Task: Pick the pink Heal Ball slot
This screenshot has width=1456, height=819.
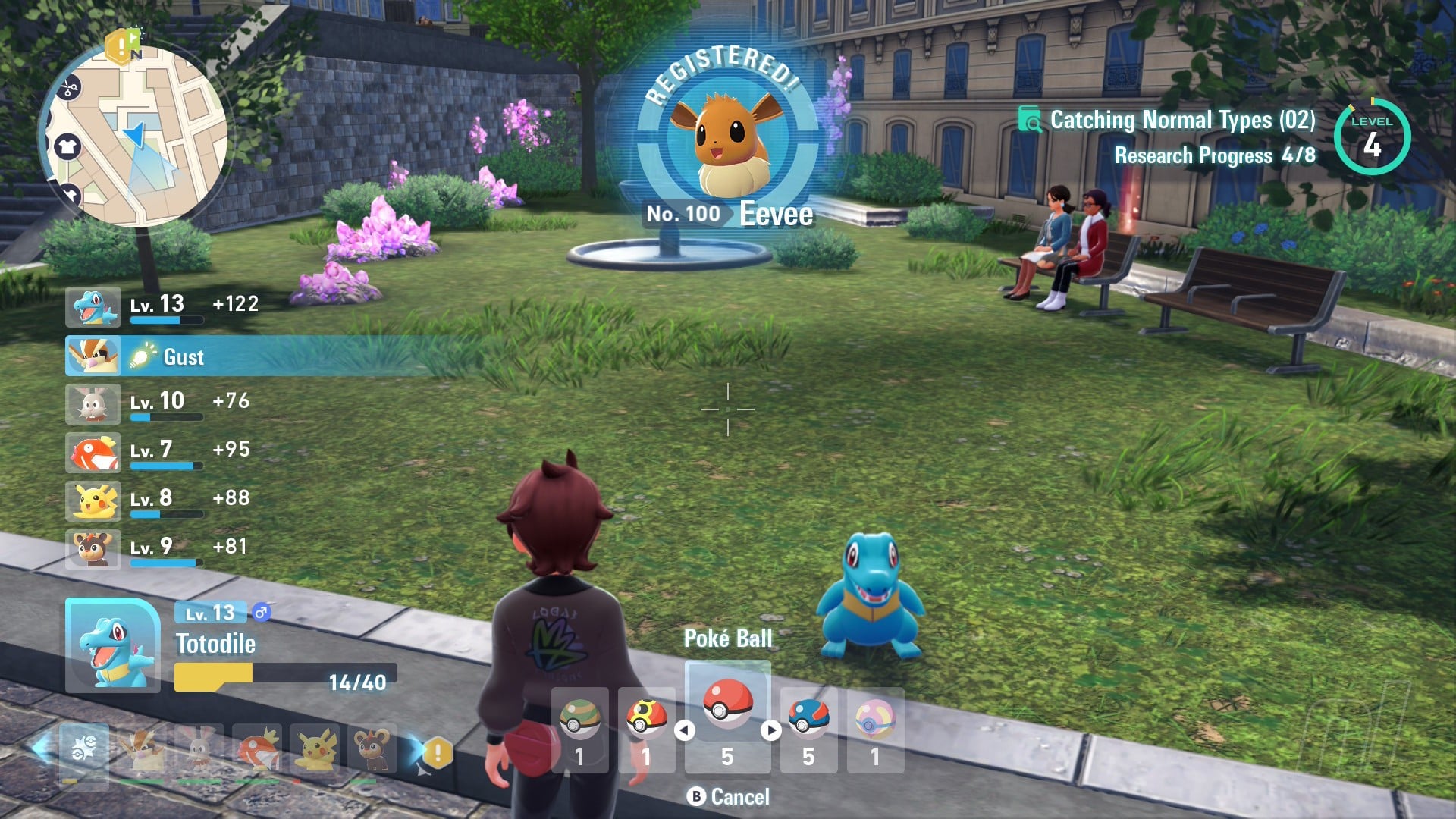Action: click(875, 730)
